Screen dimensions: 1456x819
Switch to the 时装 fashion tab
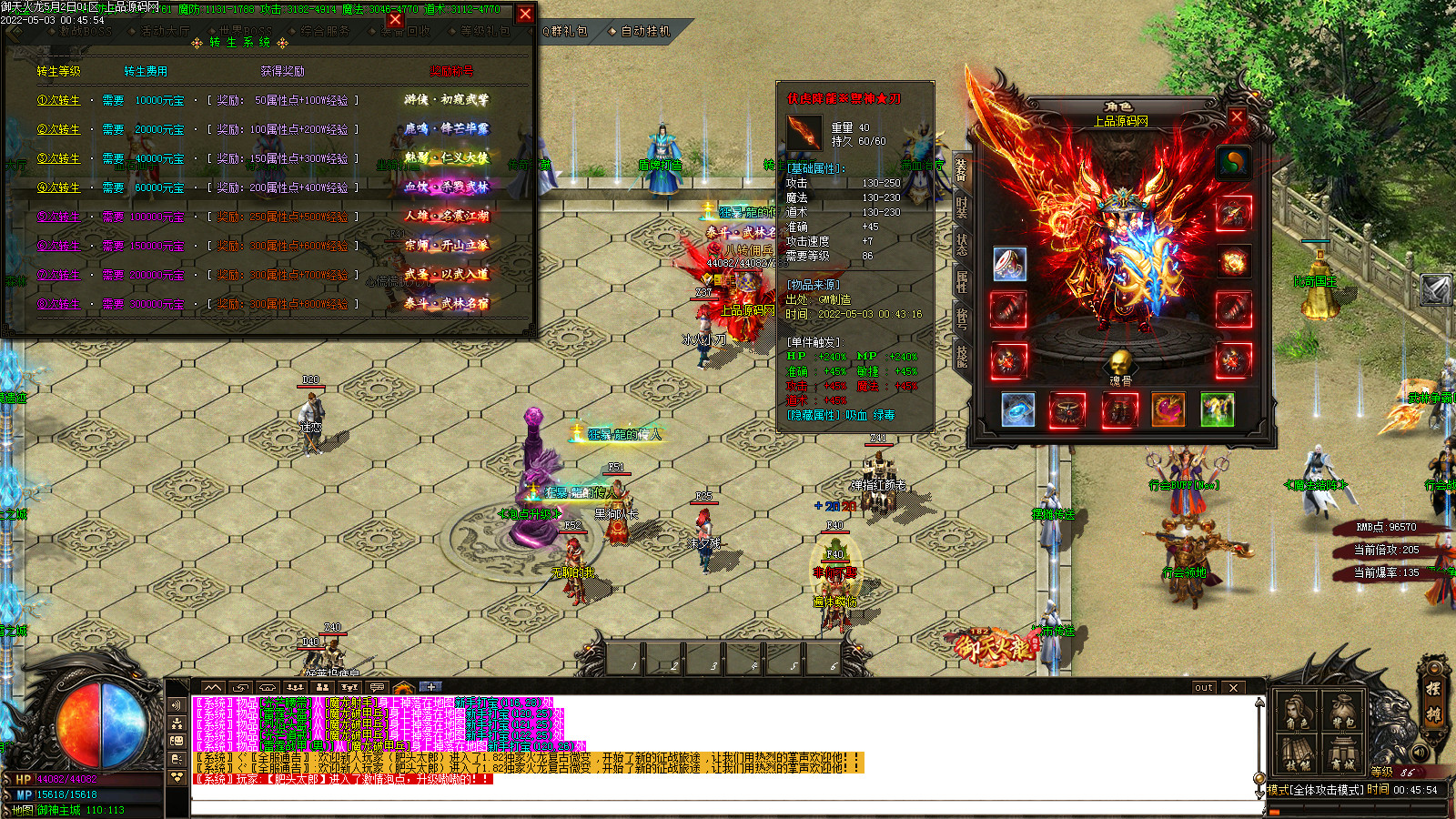(x=961, y=207)
